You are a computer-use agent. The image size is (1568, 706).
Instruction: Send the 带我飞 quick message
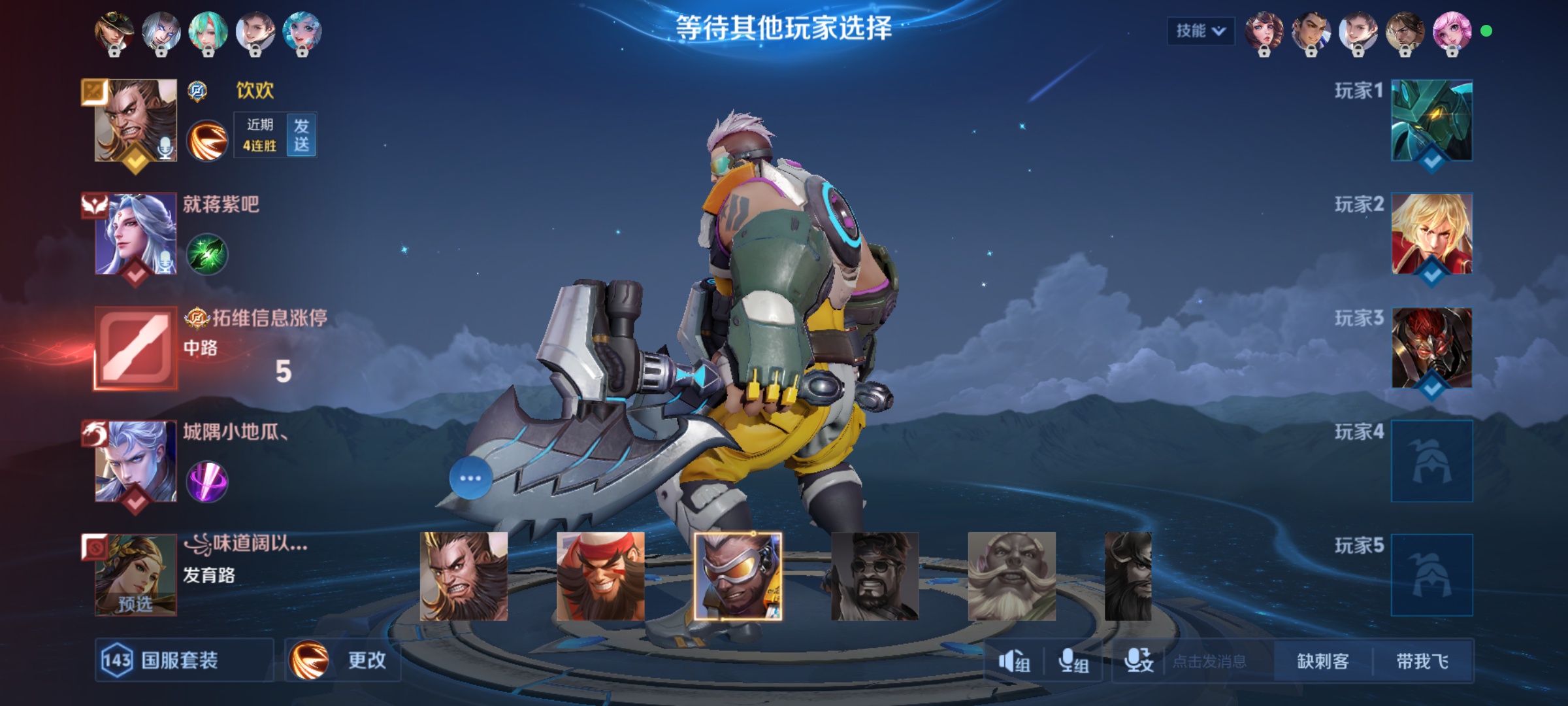1422,662
